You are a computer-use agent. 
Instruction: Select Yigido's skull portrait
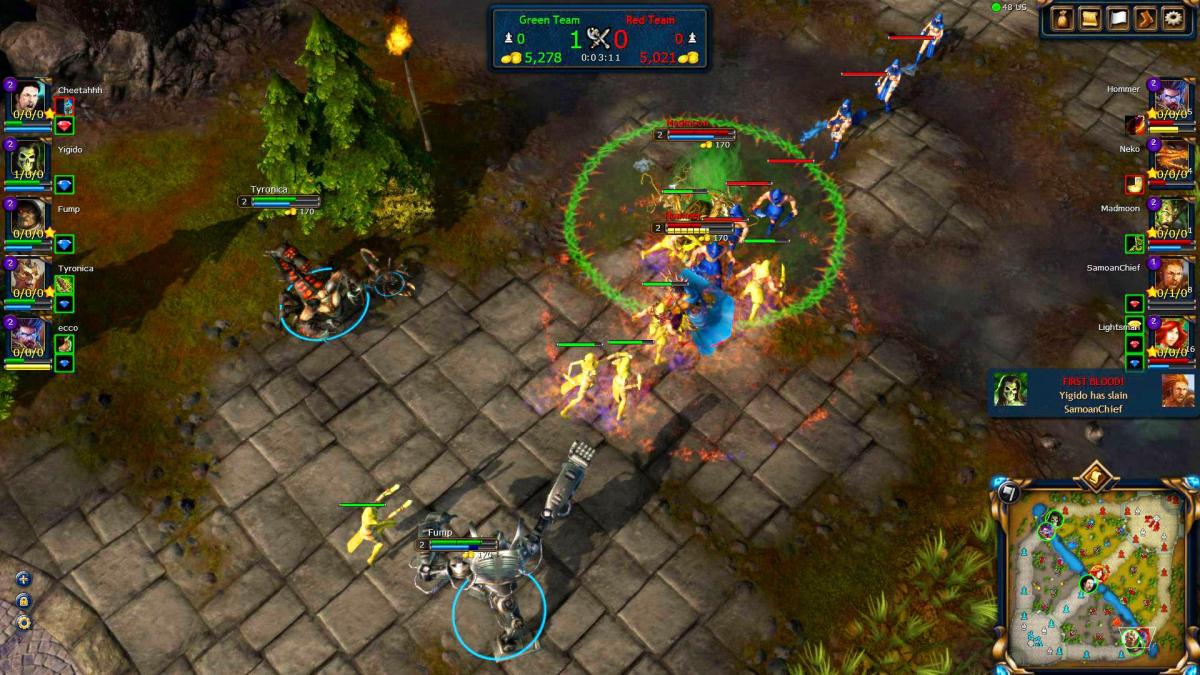point(25,160)
